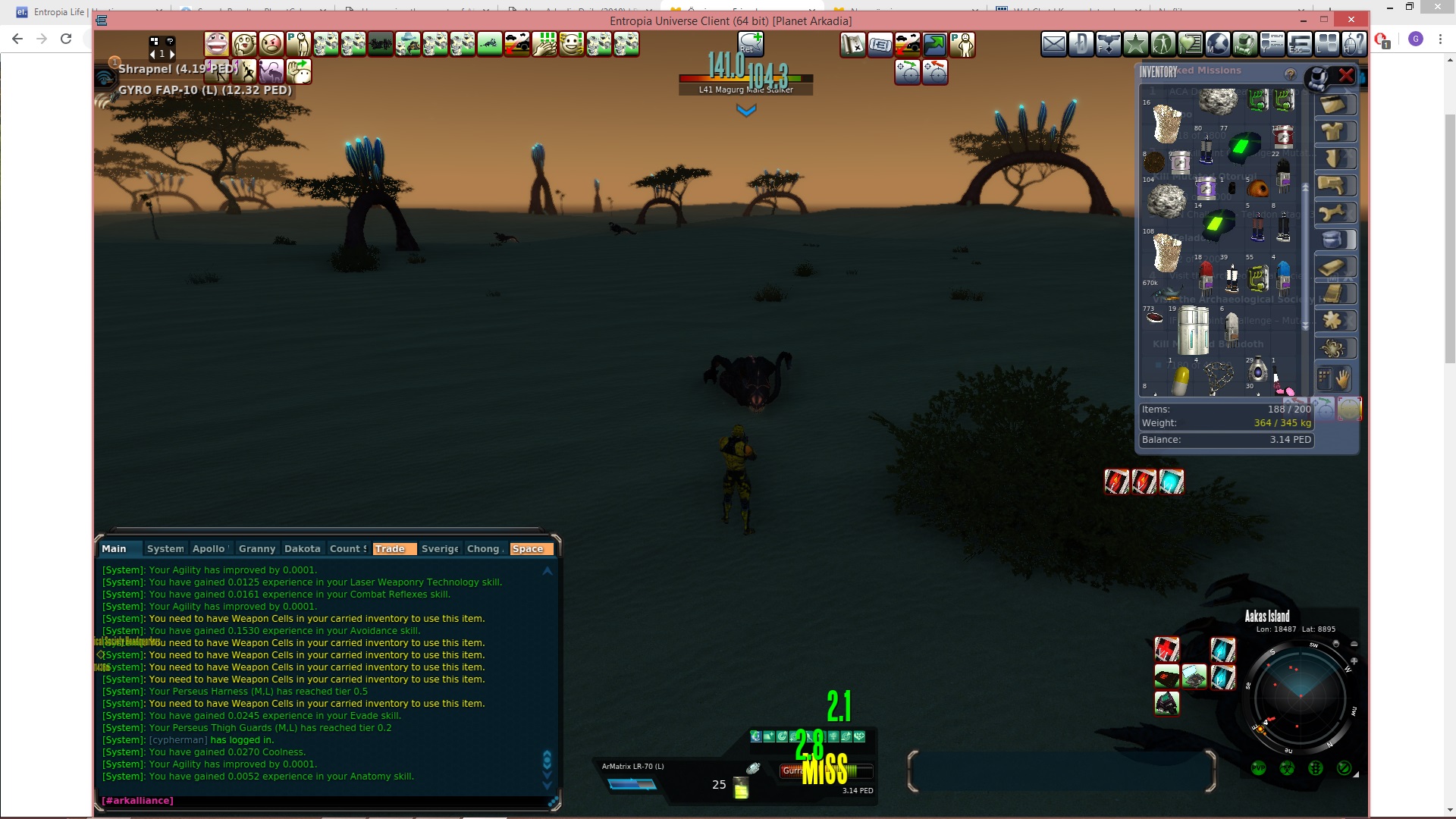Close the Inventory window
Viewport: 1456px width, 819px height.
coord(1346,75)
